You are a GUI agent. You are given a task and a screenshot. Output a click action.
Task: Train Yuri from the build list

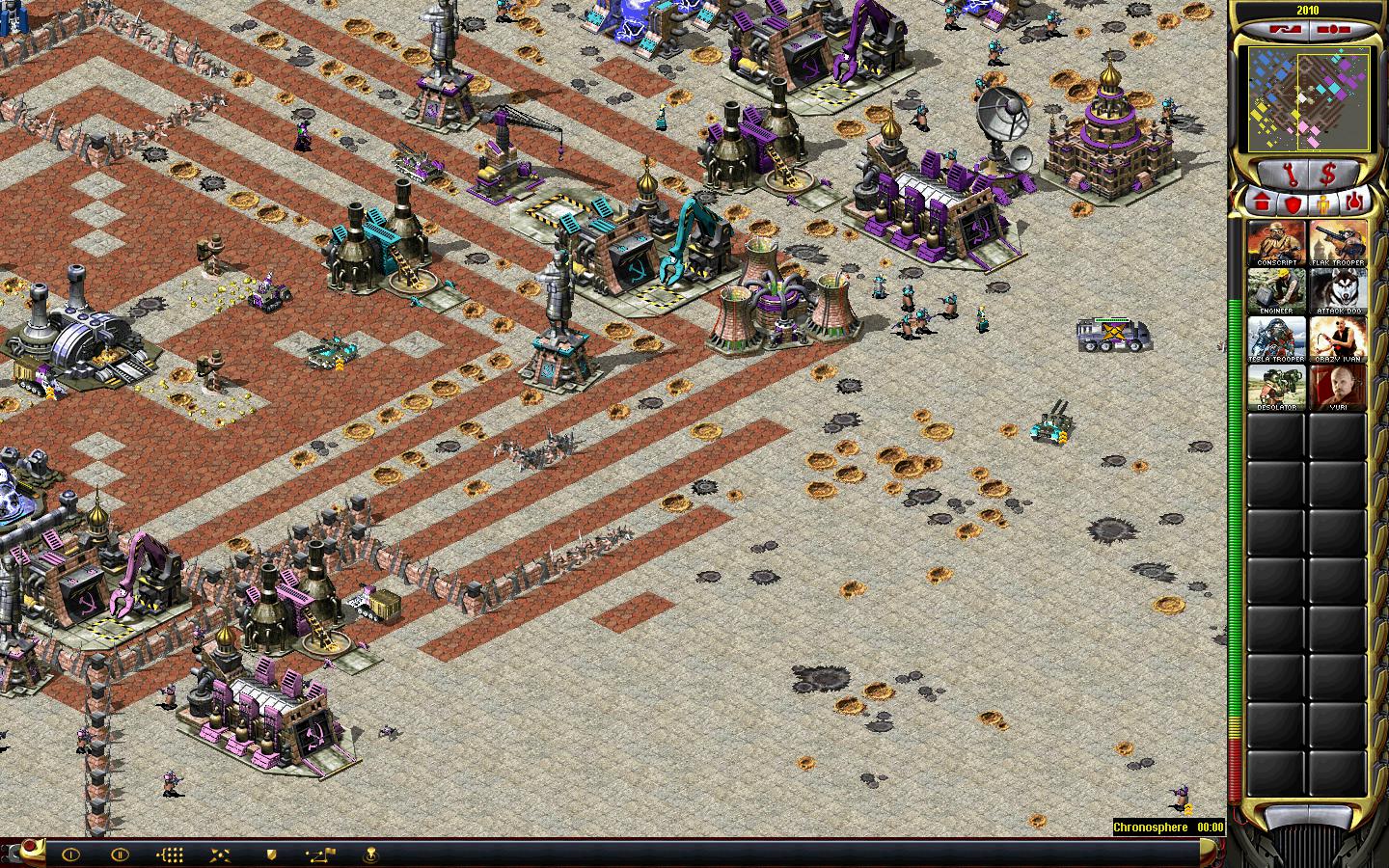(1338, 388)
